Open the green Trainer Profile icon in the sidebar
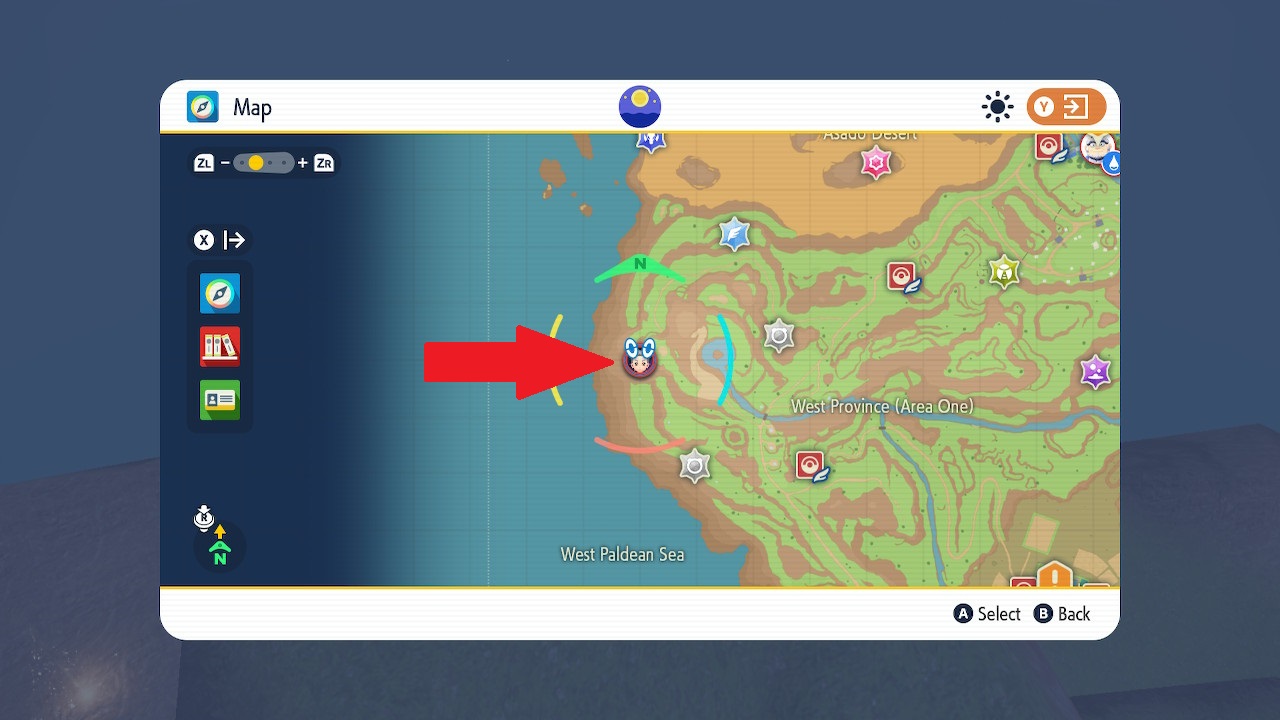This screenshot has height=720, width=1280. click(219, 400)
